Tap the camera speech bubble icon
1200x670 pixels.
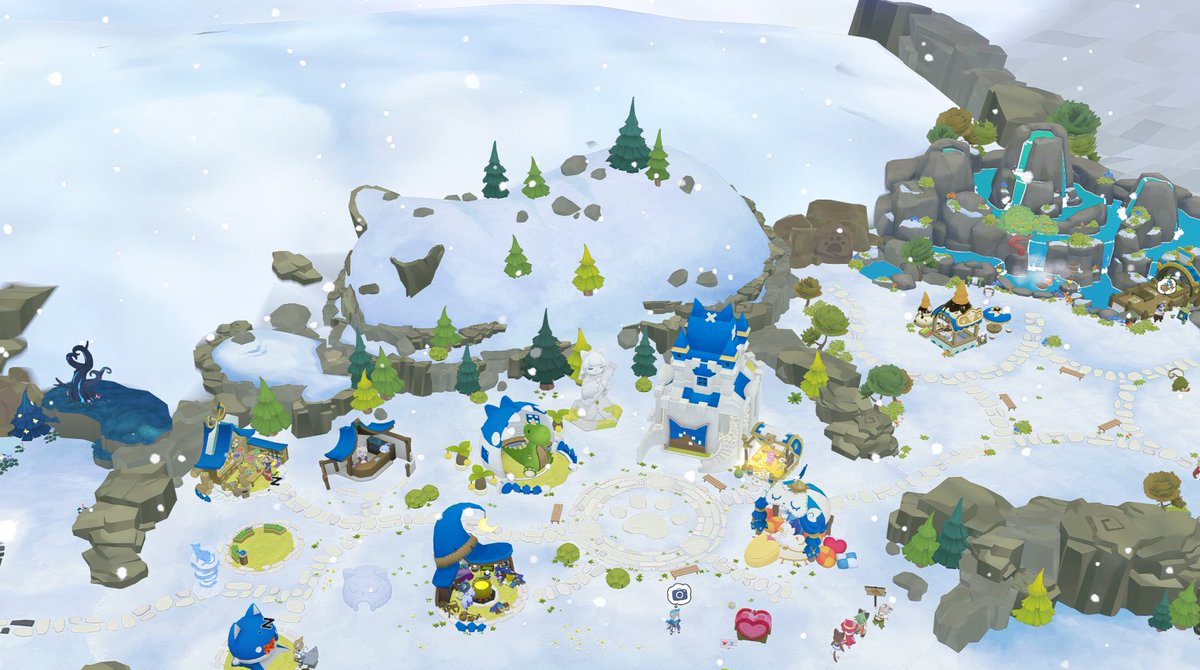click(679, 594)
